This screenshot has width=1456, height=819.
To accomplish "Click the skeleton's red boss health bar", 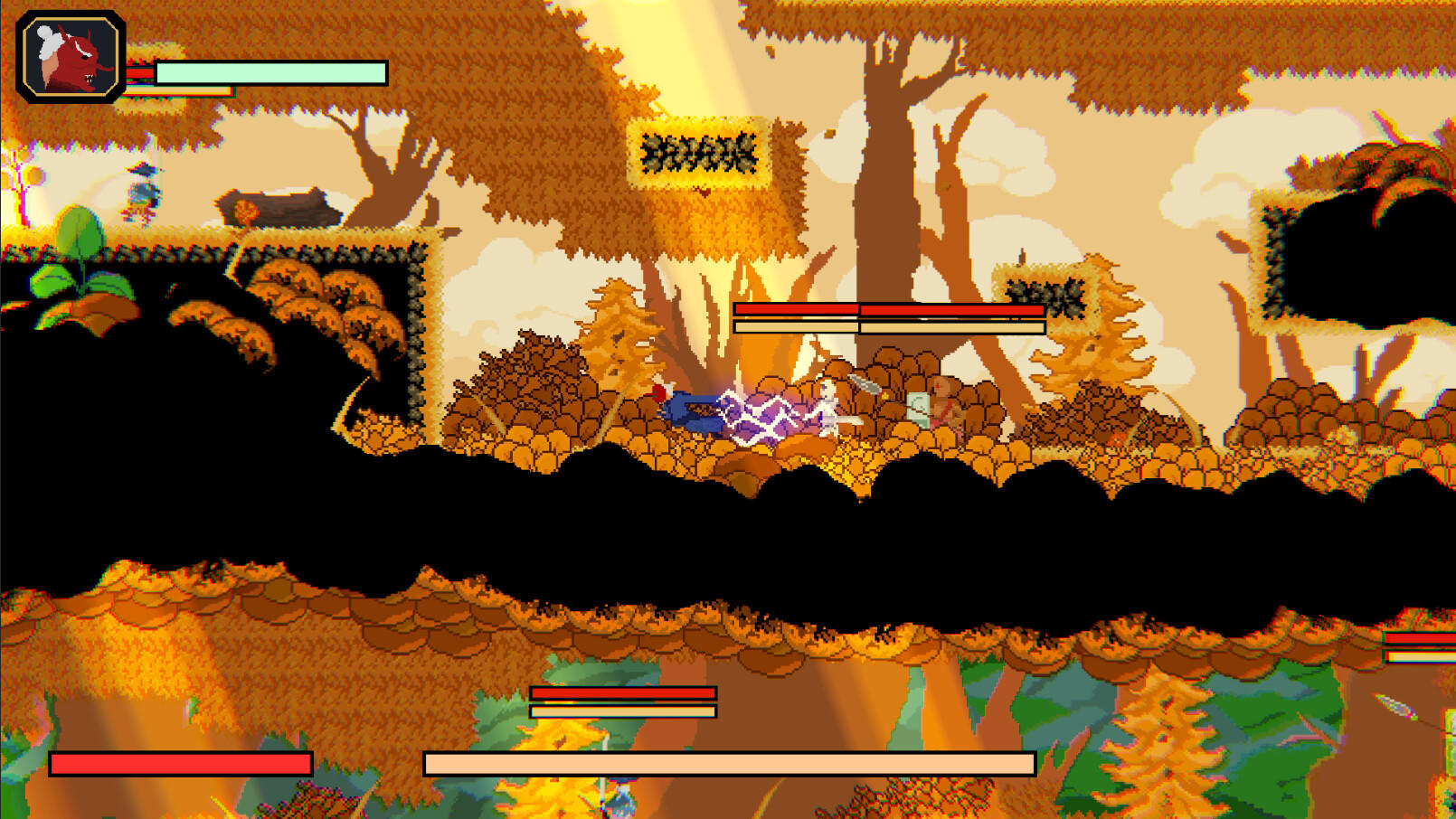I will 886,310.
